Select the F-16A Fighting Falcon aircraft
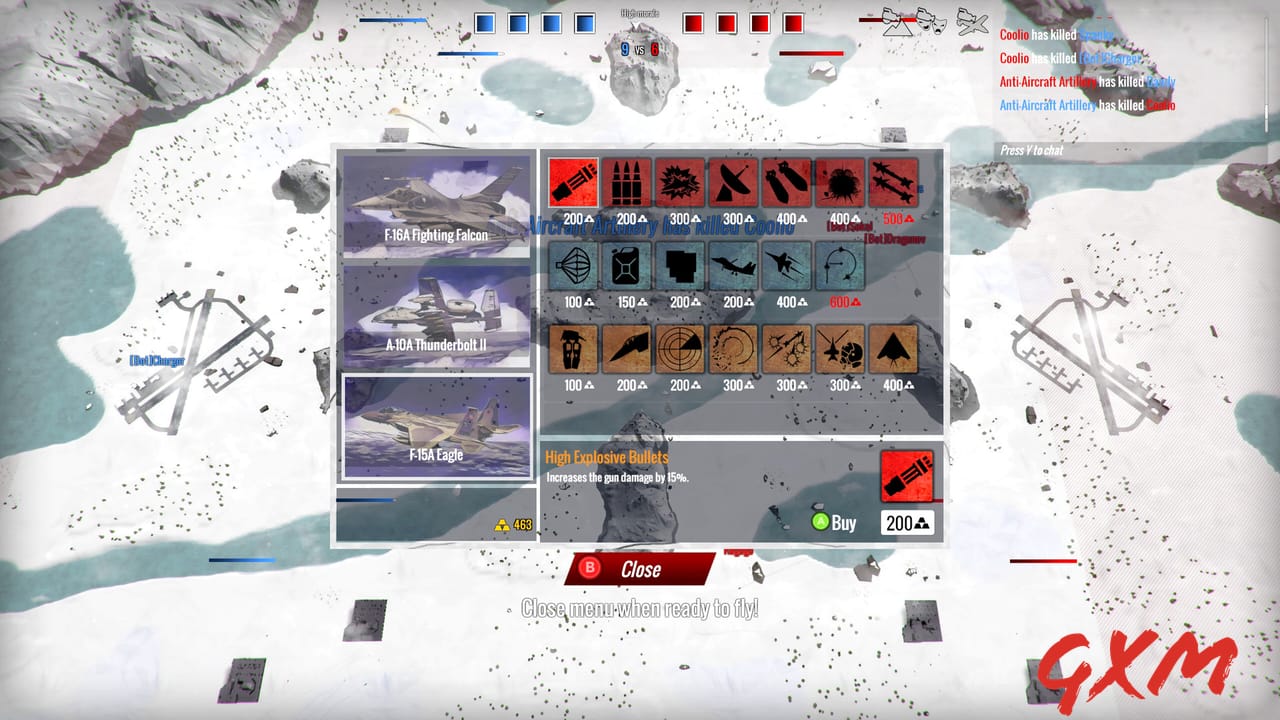Viewport: 1280px width, 720px height. click(x=435, y=205)
